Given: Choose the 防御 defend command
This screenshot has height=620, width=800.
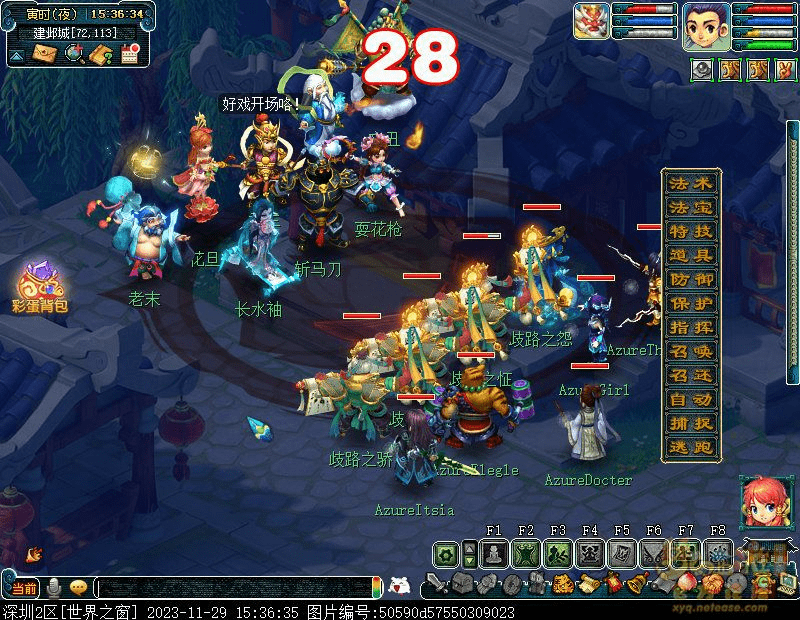Looking at the screenshot, I should (691, 279).
